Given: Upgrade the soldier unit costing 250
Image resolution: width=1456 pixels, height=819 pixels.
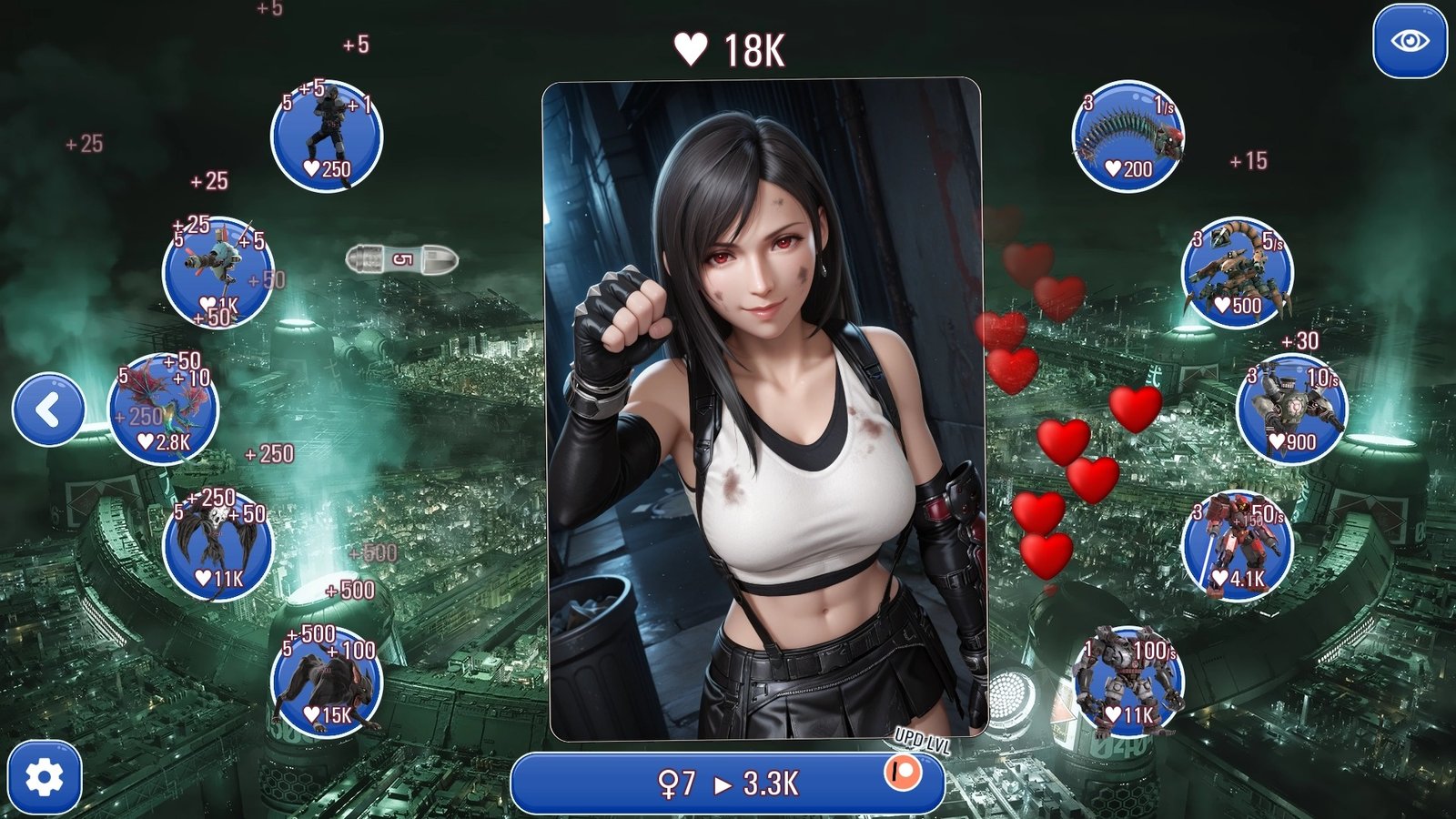Looking at the screenshot, I should click(x=327, y=136).
